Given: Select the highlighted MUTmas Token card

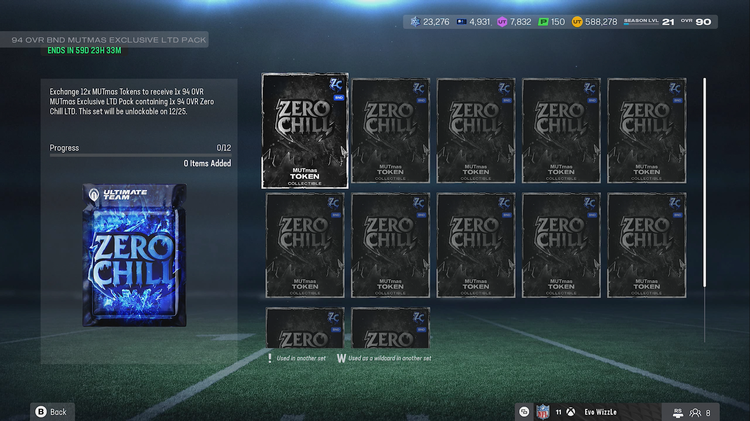Looking at the screenshot, I should pyautogui.click(x=305, y=131).
